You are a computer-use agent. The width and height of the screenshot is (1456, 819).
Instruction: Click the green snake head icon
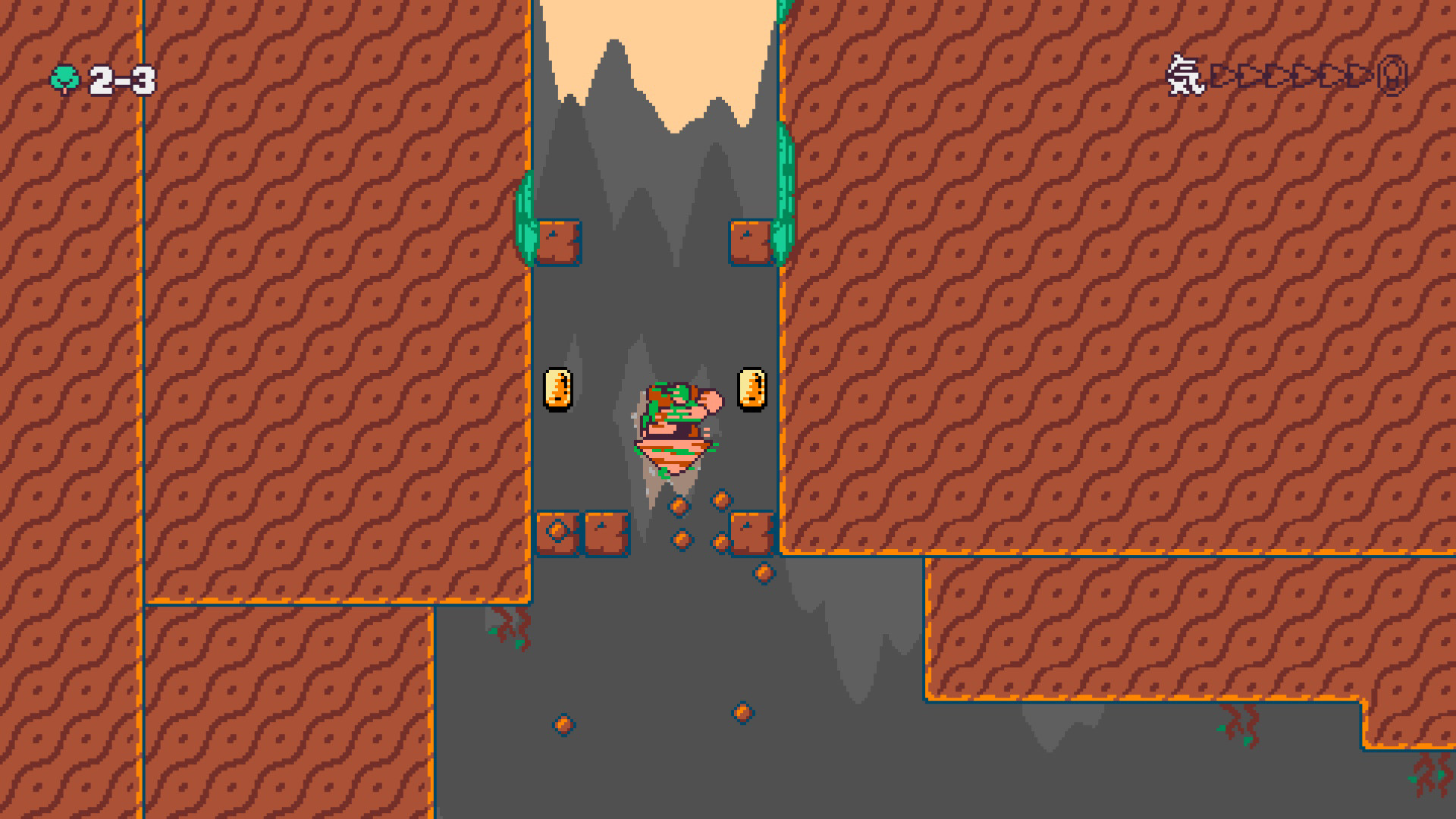coord(64,78)
